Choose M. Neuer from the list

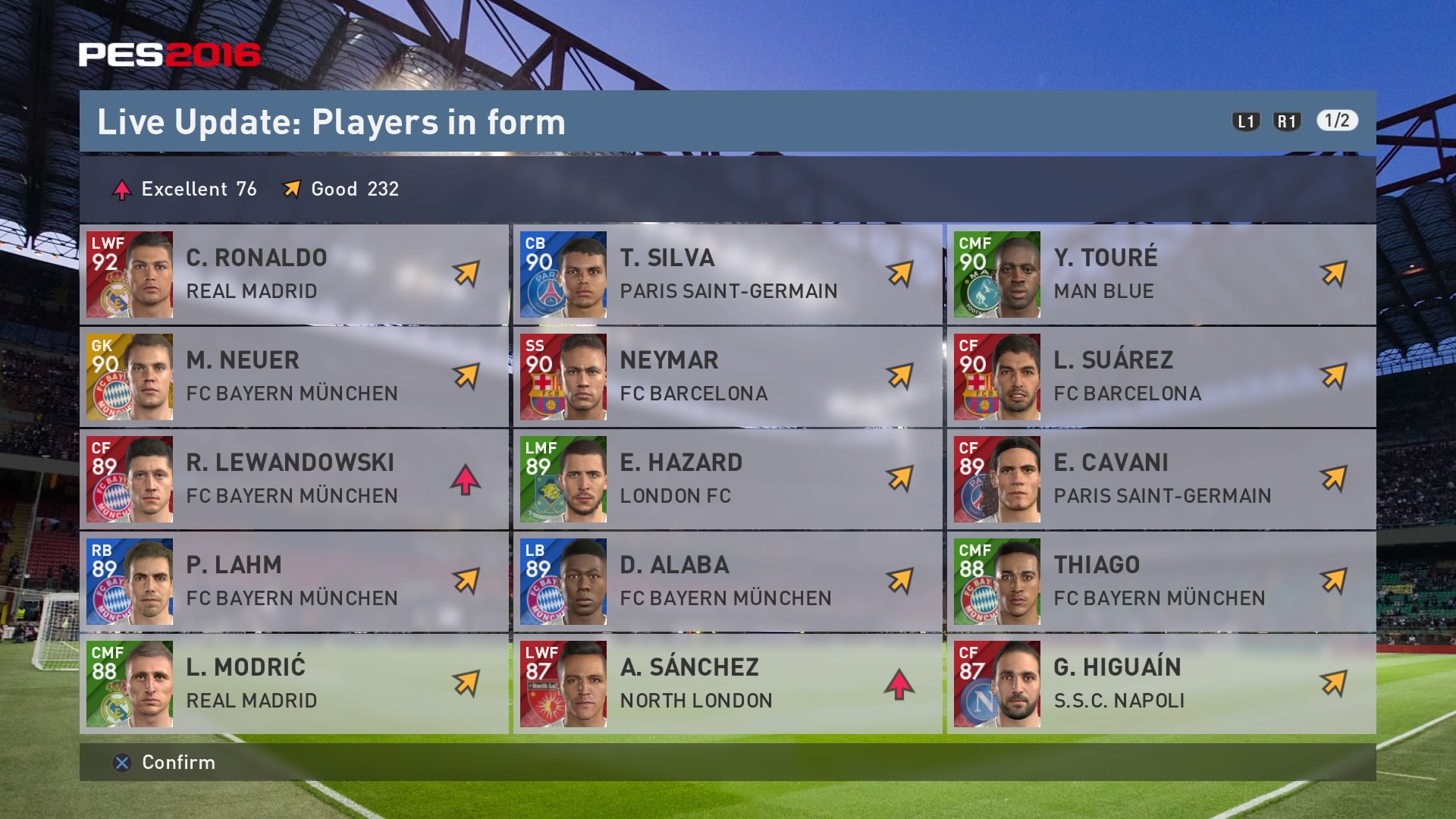(294, 377)
